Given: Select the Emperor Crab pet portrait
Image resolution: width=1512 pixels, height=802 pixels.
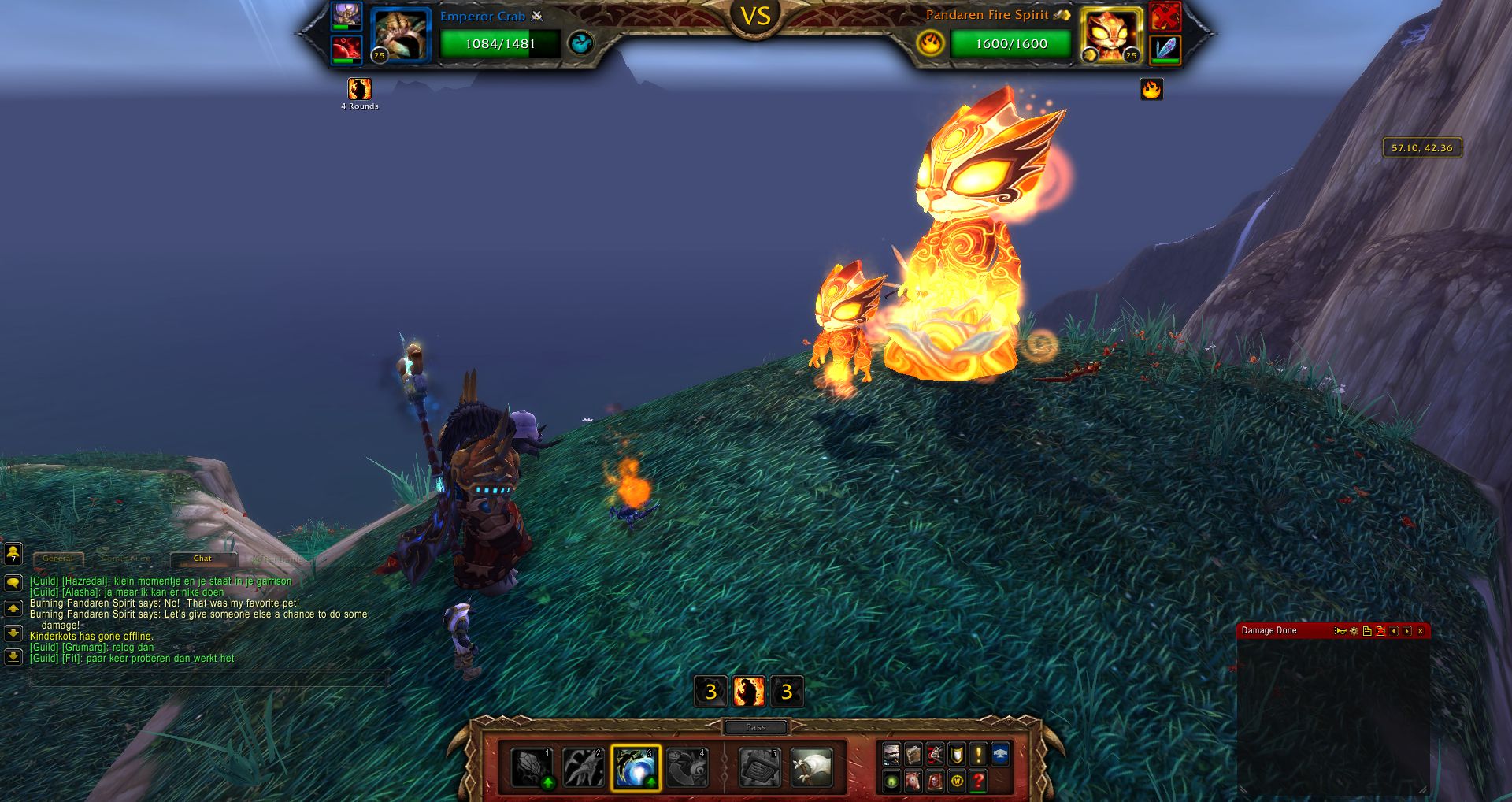Looking at the screenshot, I should [401, 35].
